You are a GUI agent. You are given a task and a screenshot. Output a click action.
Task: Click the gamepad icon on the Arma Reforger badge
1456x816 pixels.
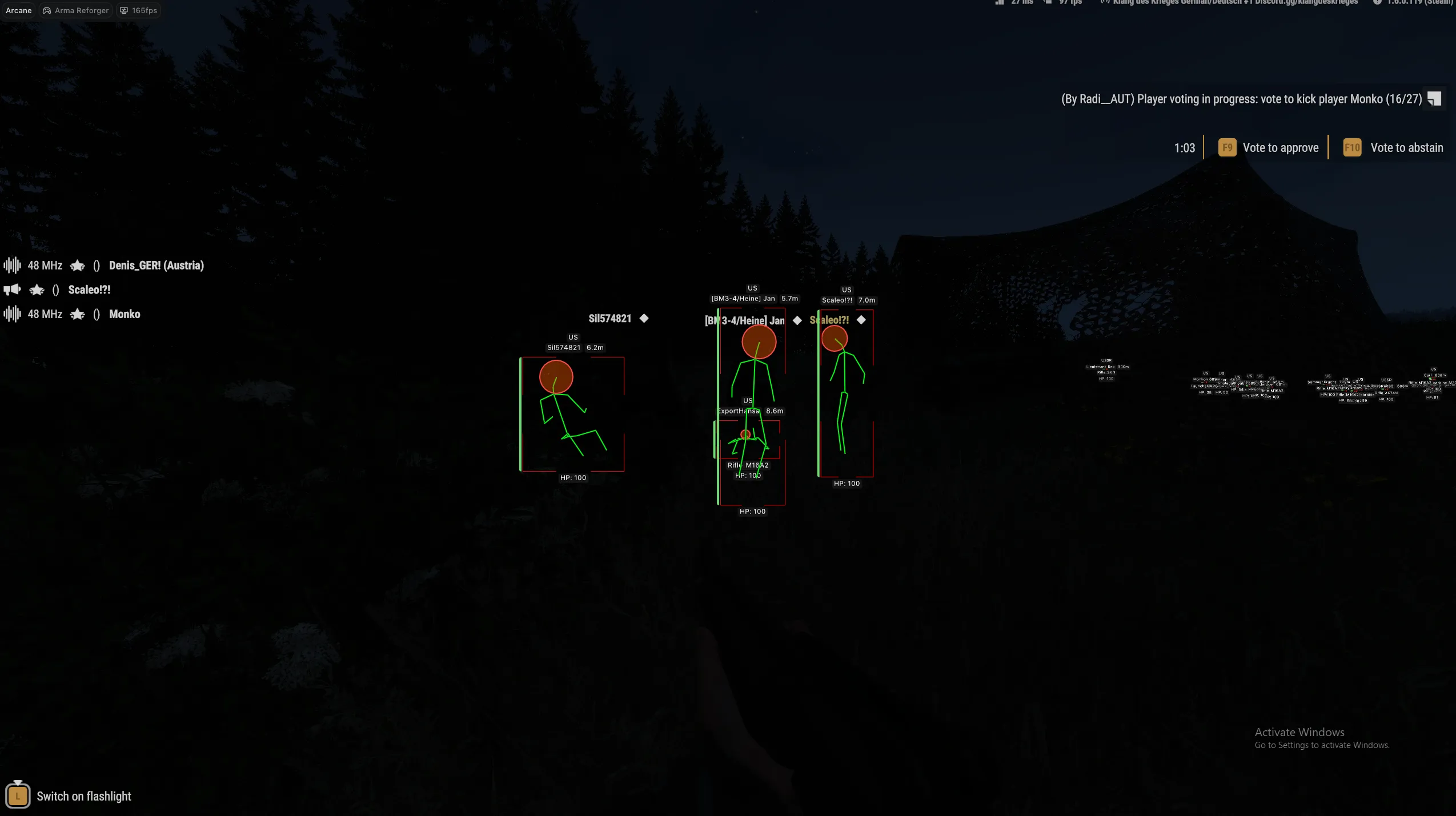[x=46, y=10]
